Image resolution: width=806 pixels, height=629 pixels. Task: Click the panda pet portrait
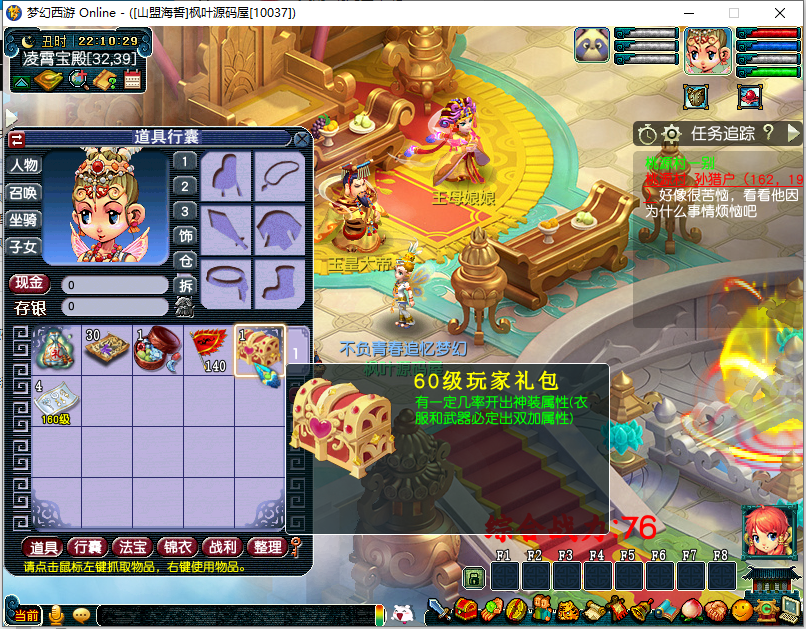point(592,45)
